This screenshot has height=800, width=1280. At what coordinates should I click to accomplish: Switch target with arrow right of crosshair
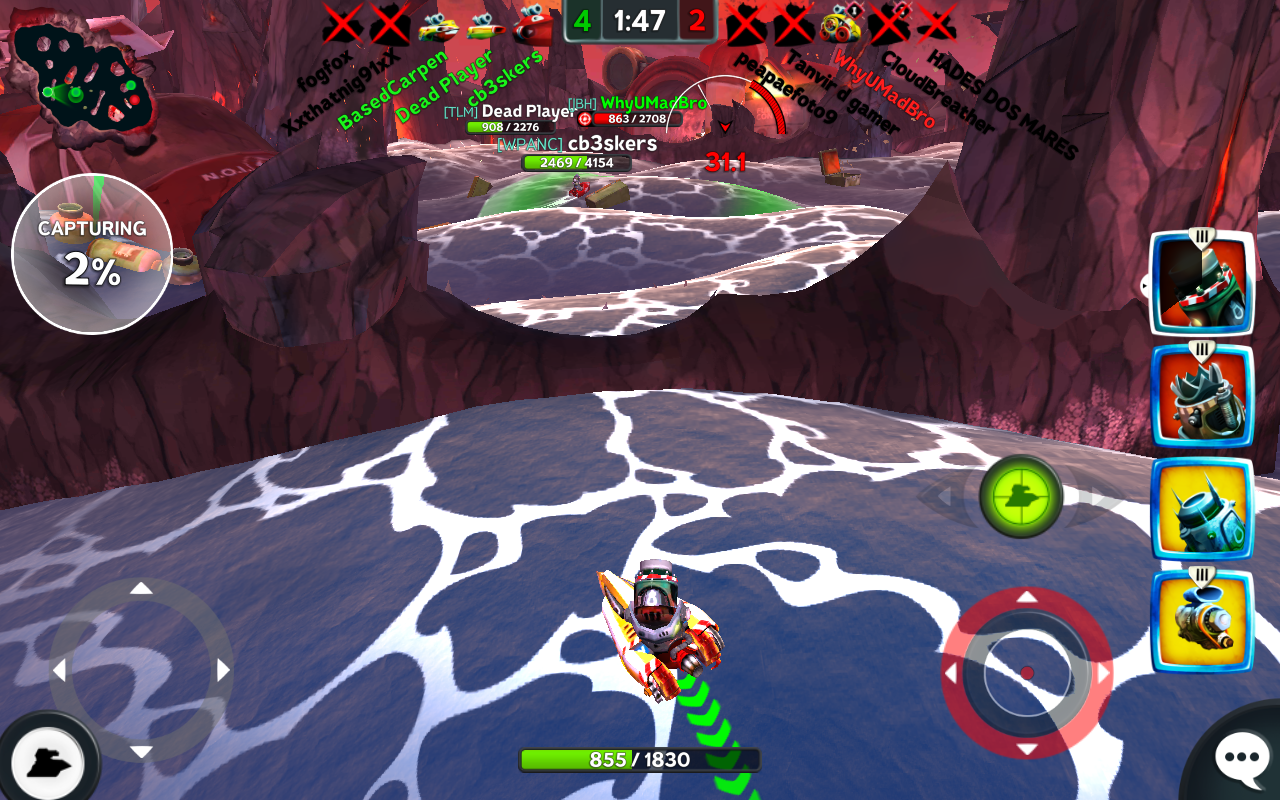pos(1098,497)
